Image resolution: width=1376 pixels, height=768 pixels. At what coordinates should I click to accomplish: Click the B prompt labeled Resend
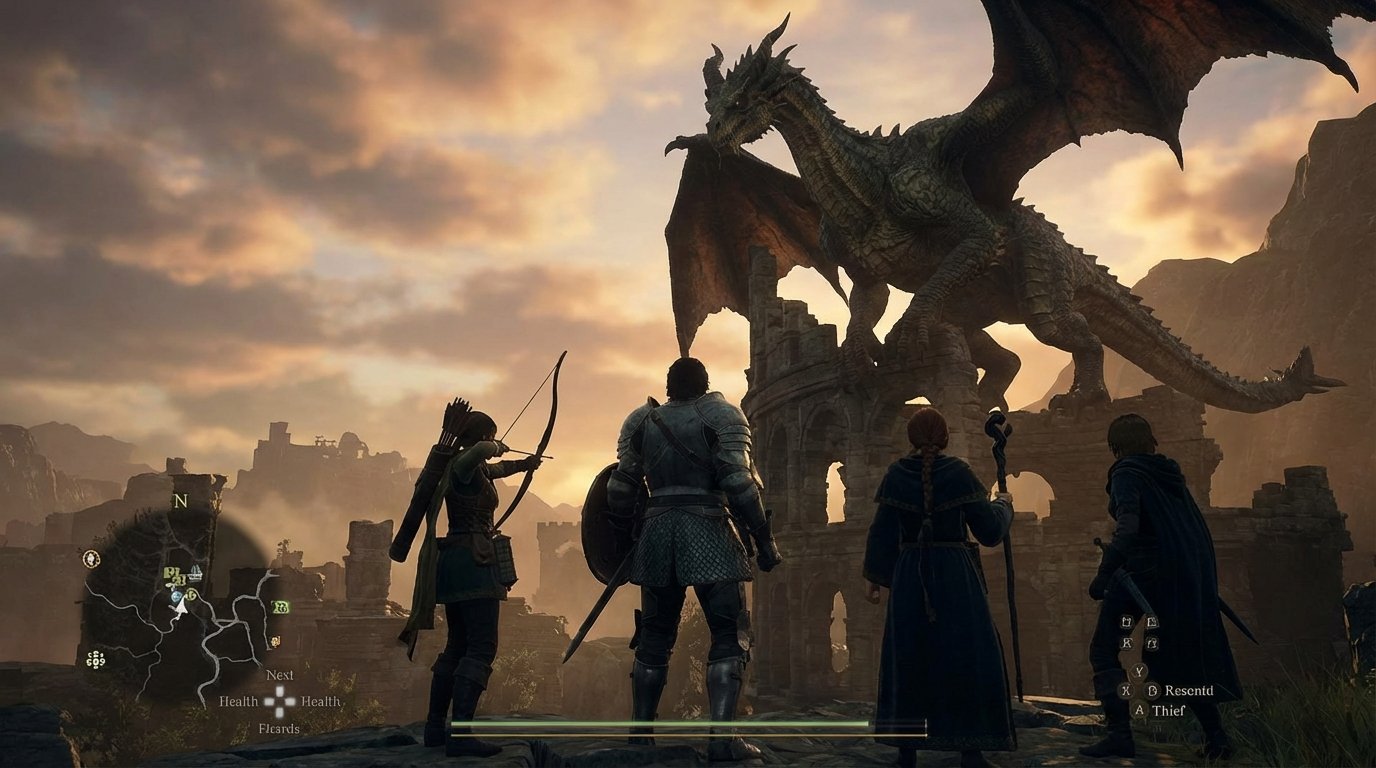1152,690
